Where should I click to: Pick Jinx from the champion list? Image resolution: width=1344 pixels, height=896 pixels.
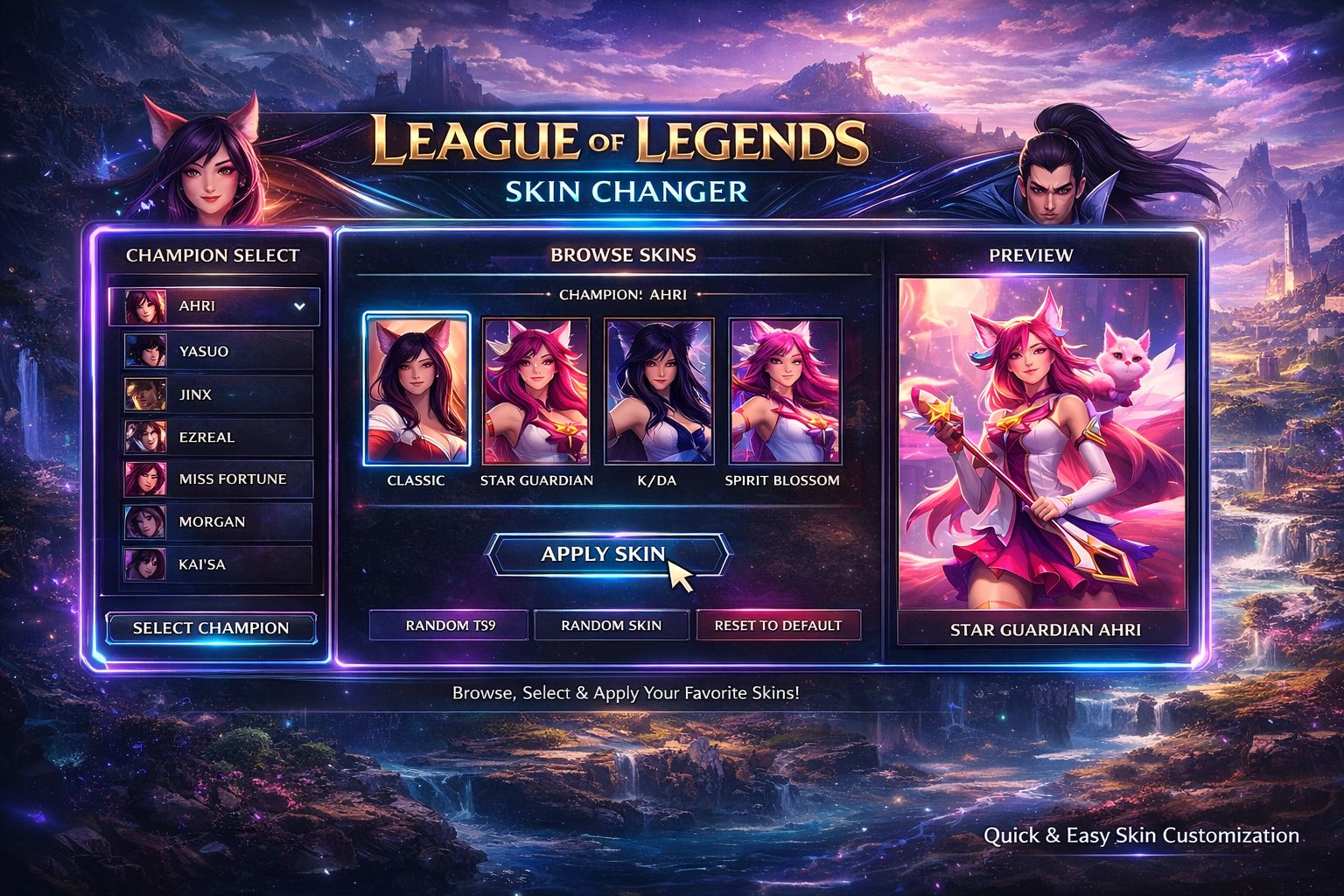click(217, 395)
